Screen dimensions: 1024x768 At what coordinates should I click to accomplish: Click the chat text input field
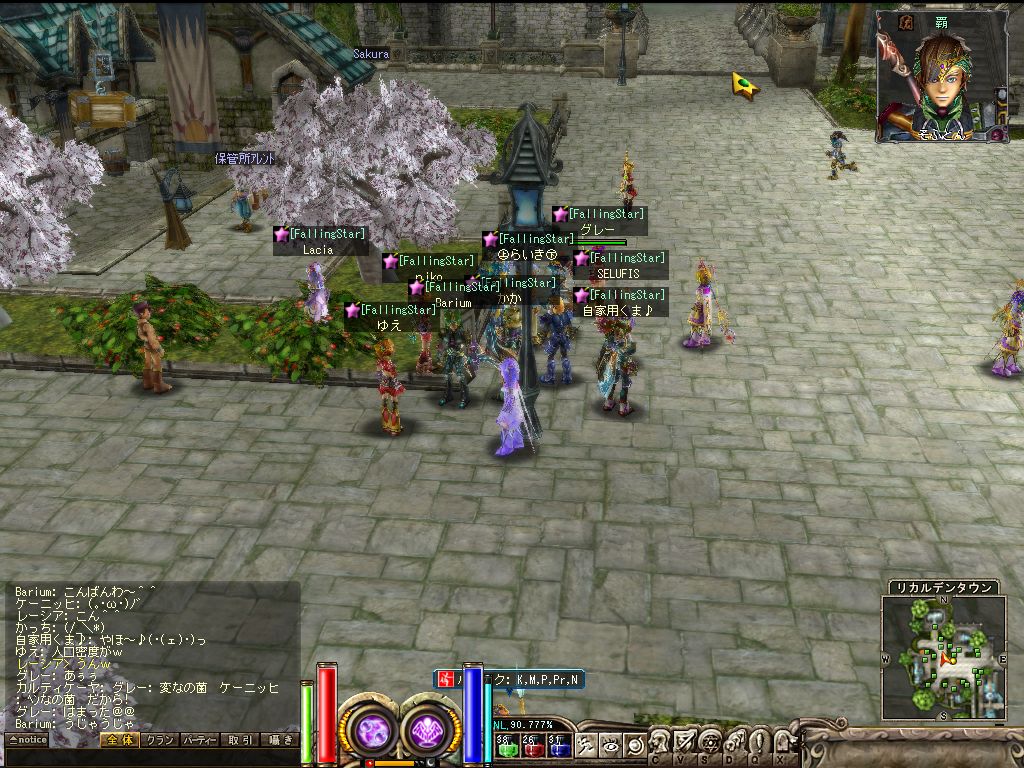pyautogui.click(x=150, y=756)
